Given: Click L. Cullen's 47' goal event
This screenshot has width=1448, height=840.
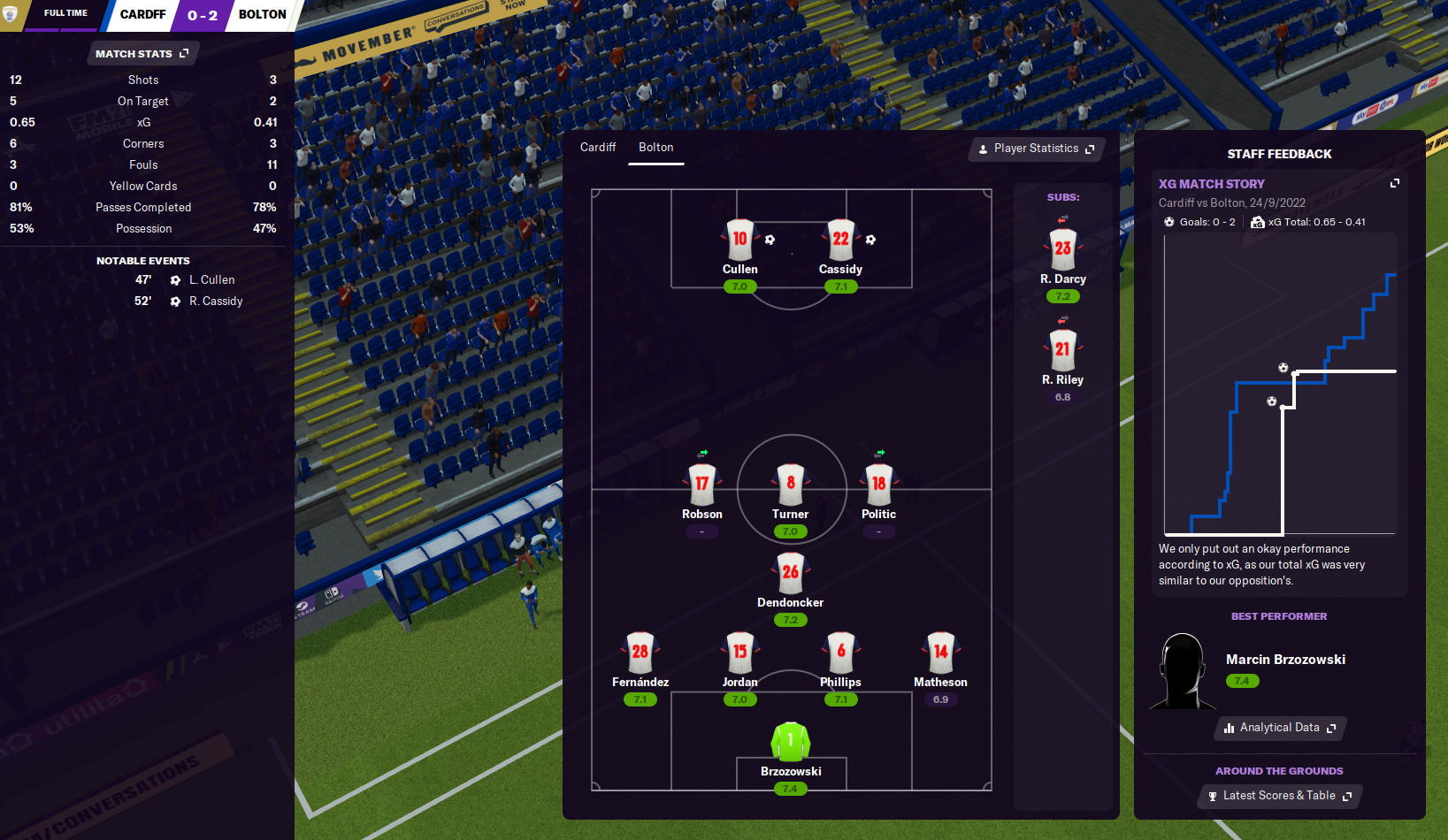Looking at the screenshot, I should coord(211,280).
